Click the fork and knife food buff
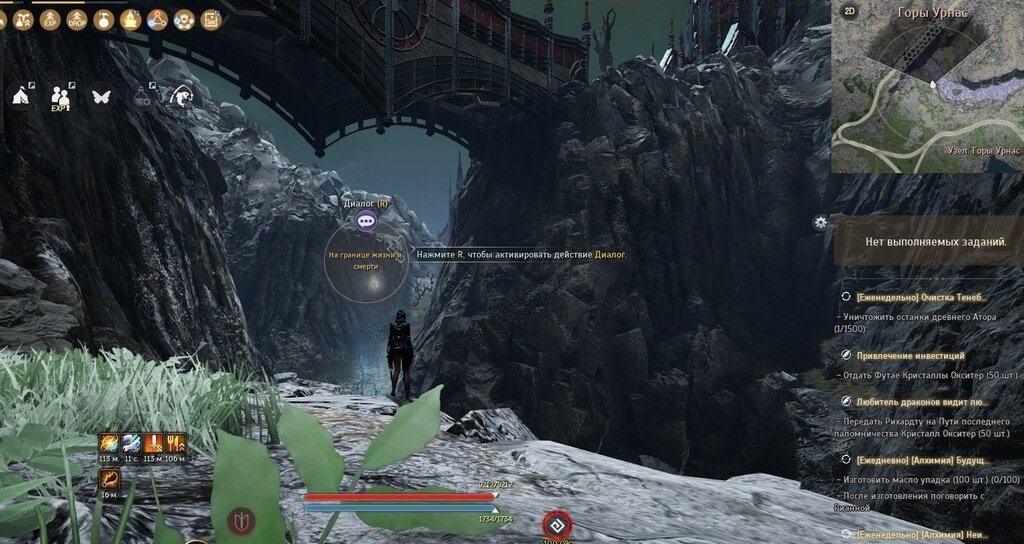The width and height of the screenshot is (1024, 544). (x=176, y=443)
